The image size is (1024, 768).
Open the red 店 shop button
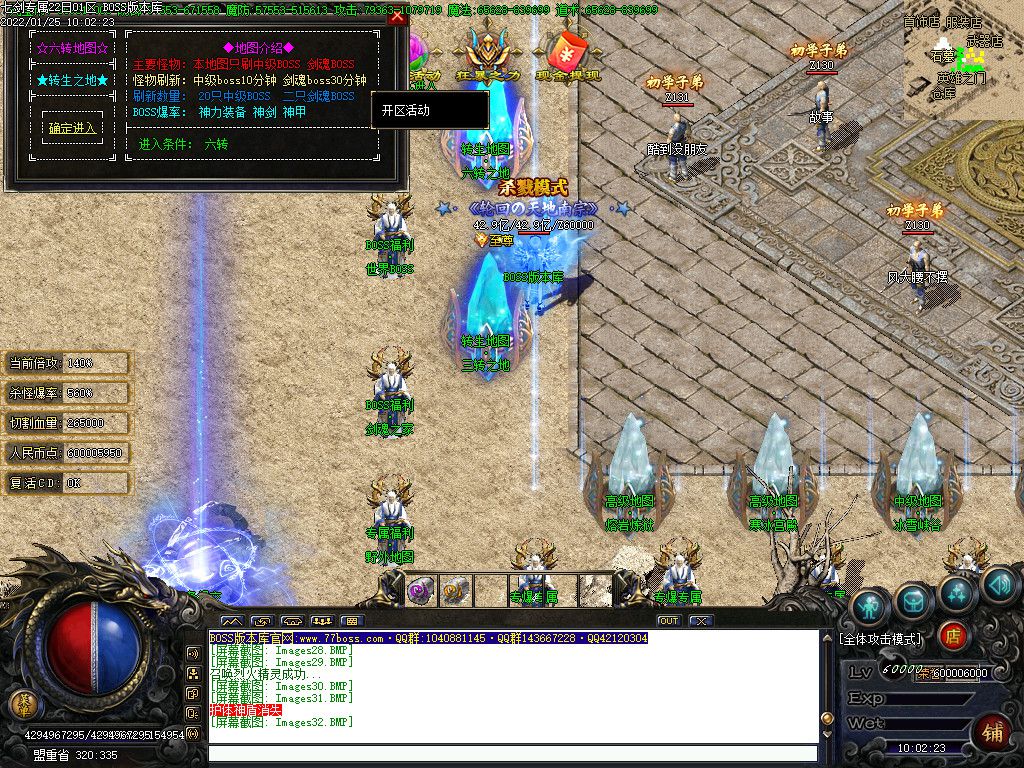(x=953, y=634)
